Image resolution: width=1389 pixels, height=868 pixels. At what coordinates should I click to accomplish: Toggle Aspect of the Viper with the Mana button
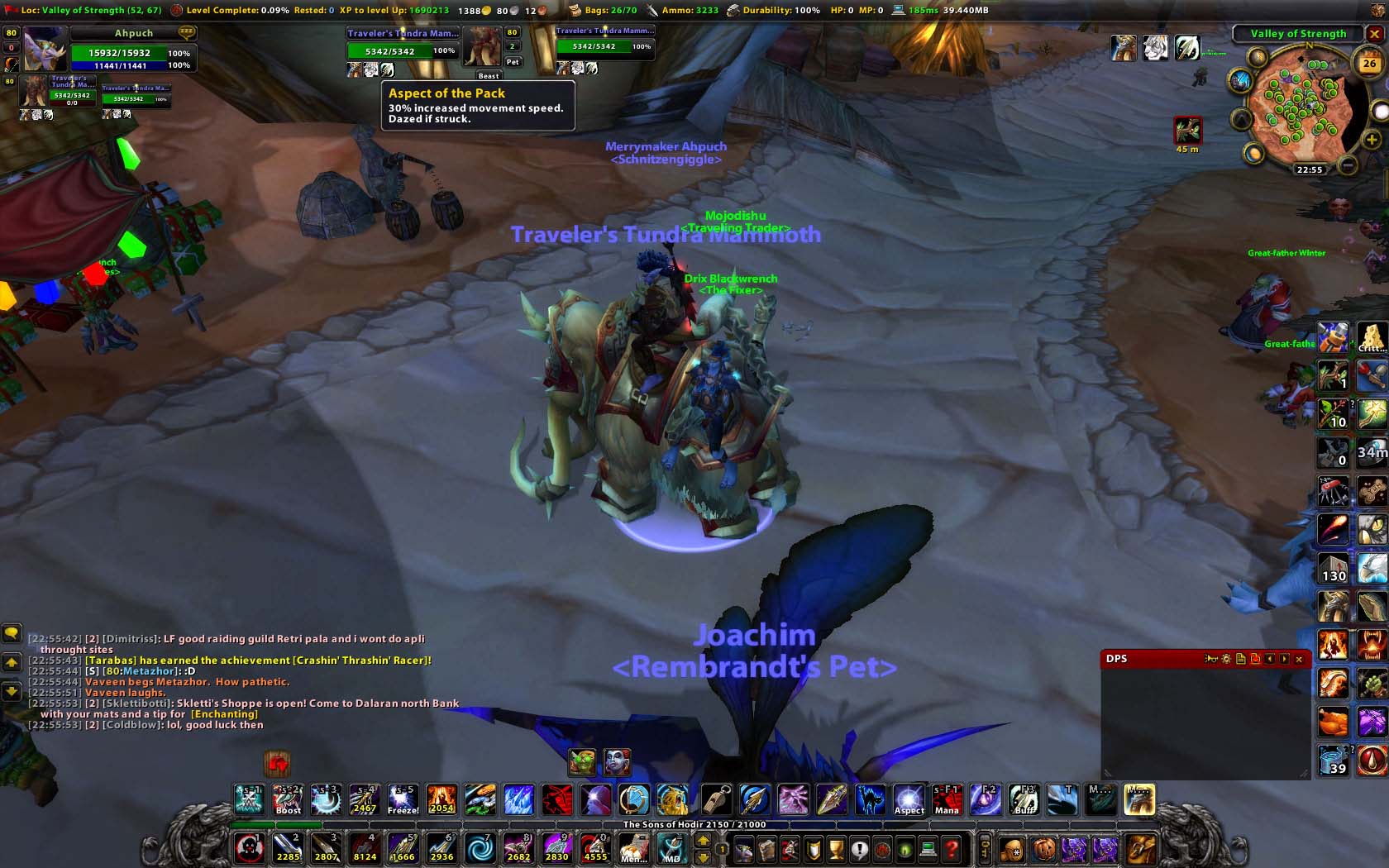click(x=947, y=799)
